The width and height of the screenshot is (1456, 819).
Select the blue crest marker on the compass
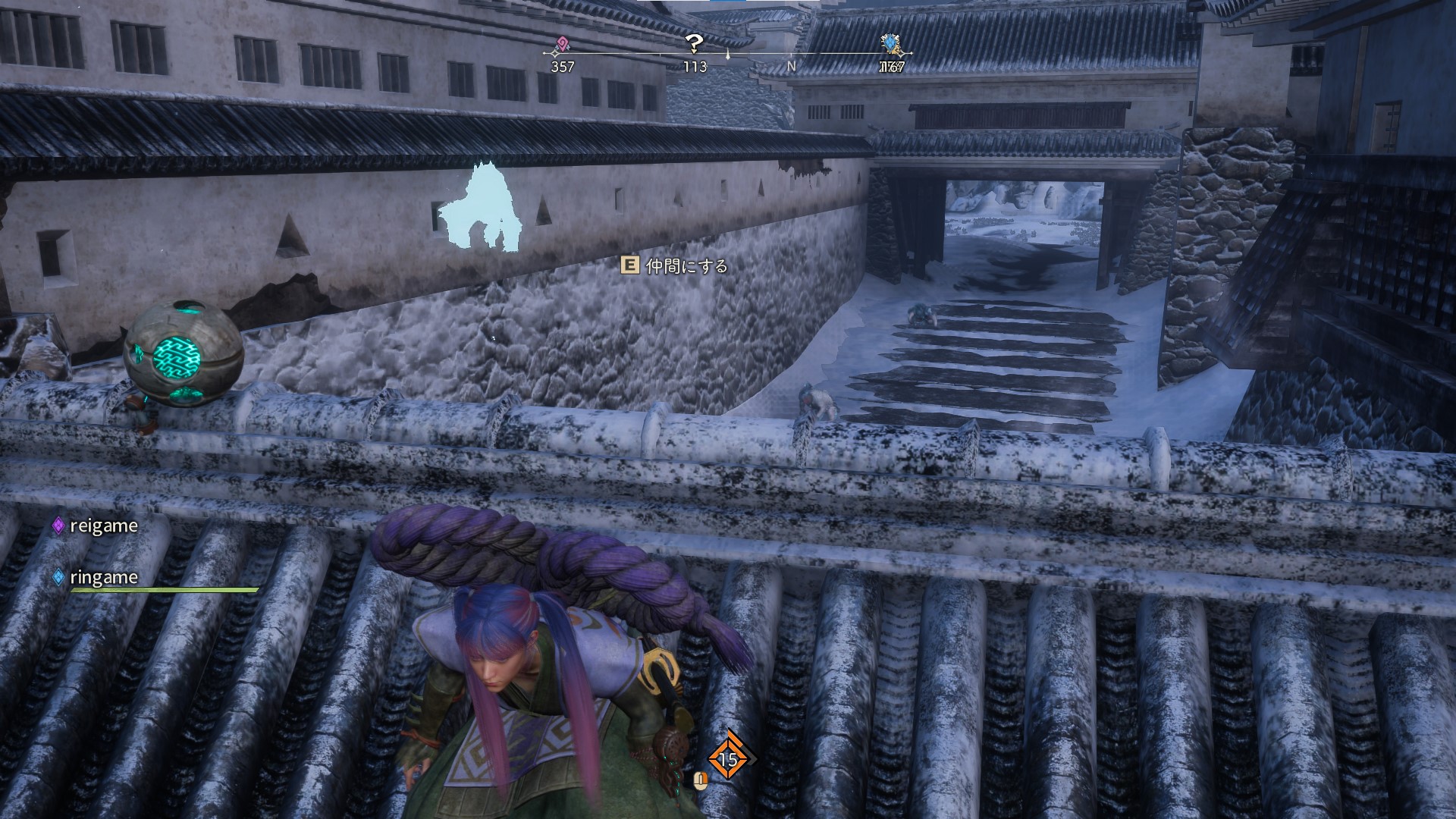(892, 44)
